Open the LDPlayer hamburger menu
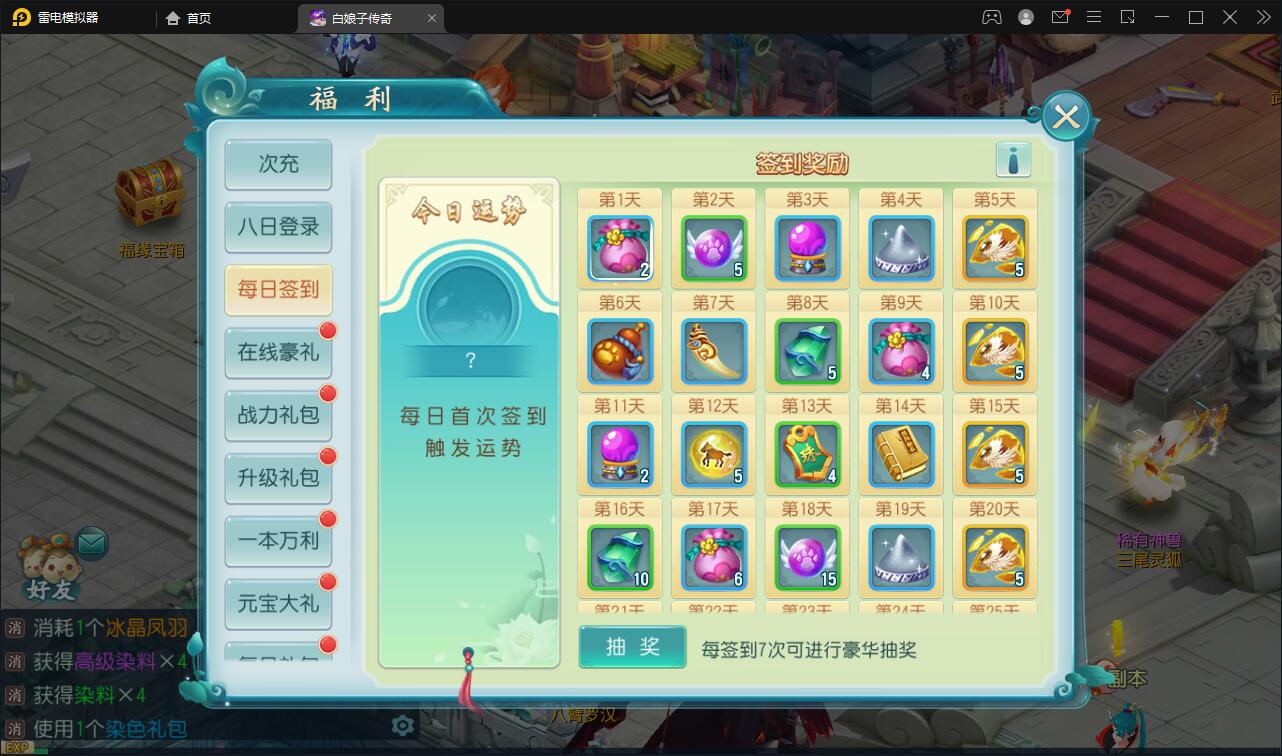Screen dimensions: 1282x756 1094,17
